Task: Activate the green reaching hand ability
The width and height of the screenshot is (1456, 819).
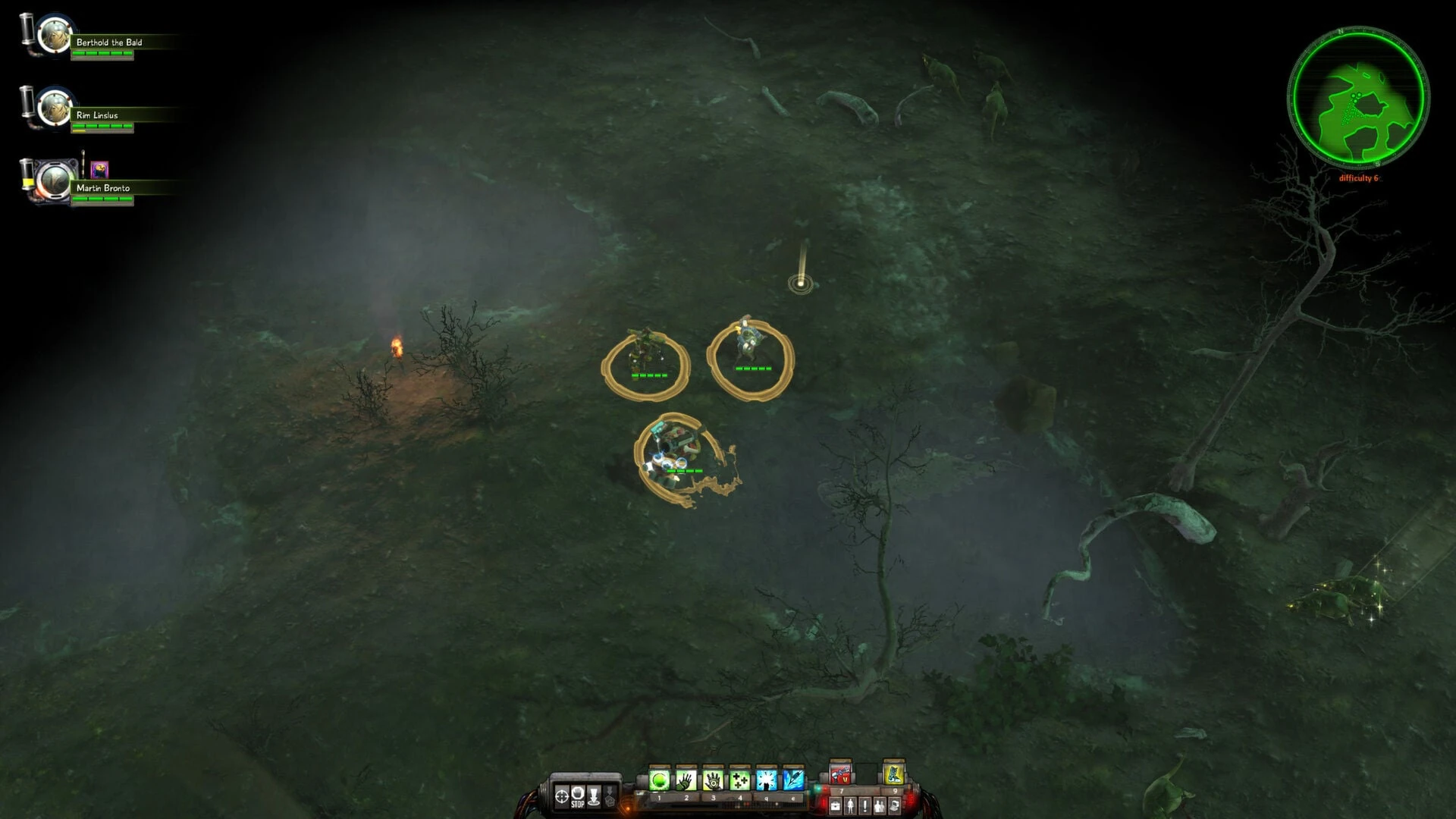Action: (x=686, y=780)
